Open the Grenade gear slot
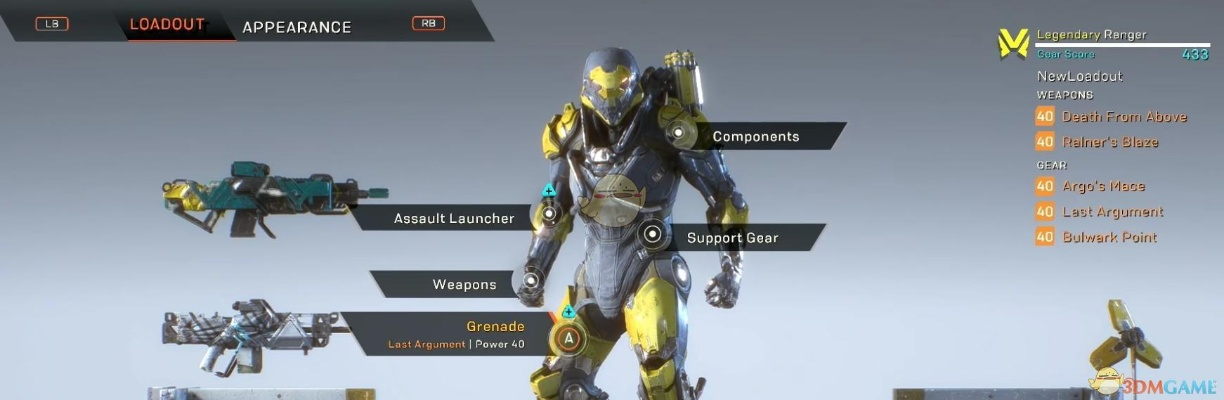1224x400 pixels. 495,327
